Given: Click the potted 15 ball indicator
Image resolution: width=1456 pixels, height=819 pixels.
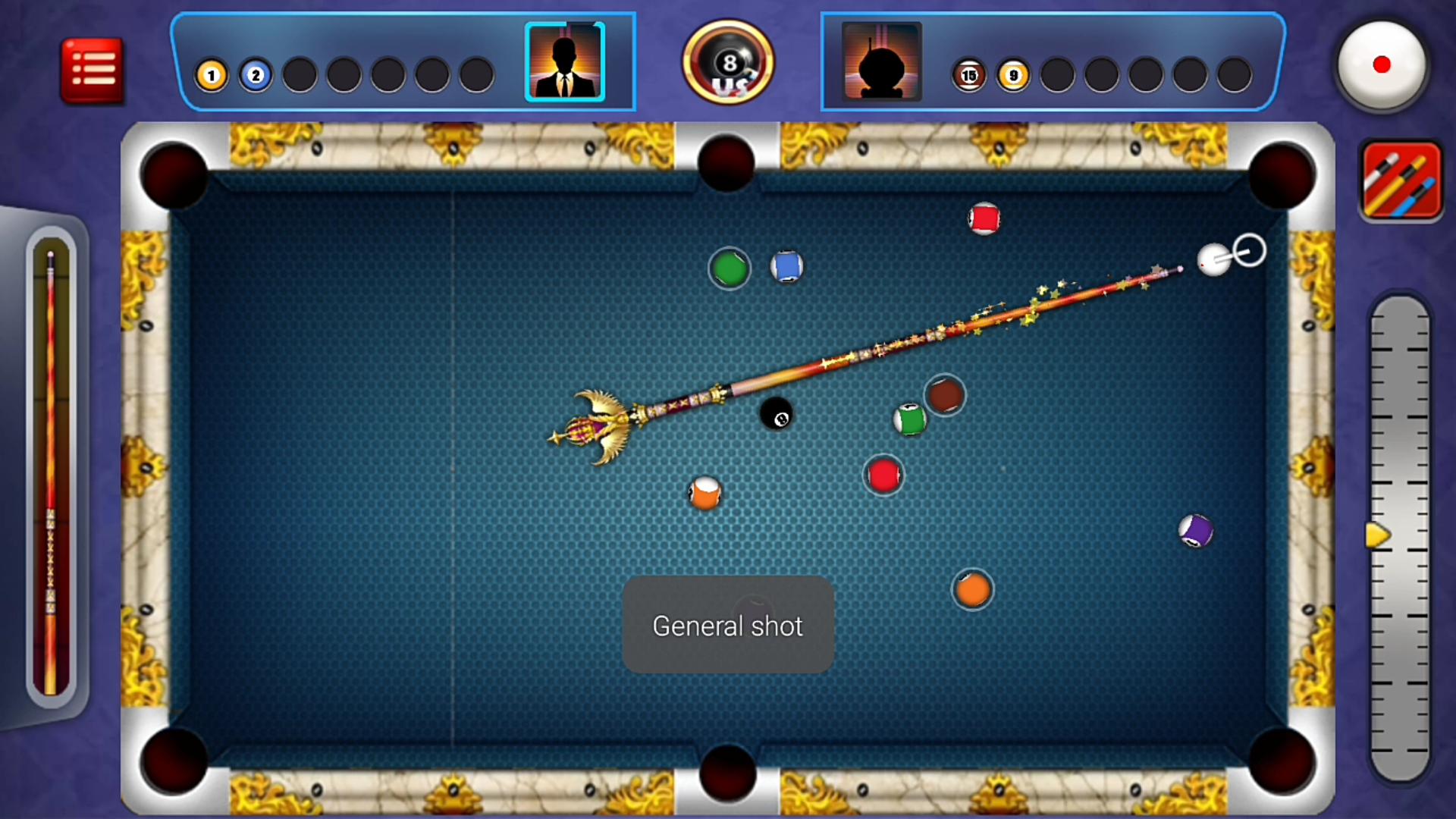Looking at the screenshot, I should [x=968, y=74].
